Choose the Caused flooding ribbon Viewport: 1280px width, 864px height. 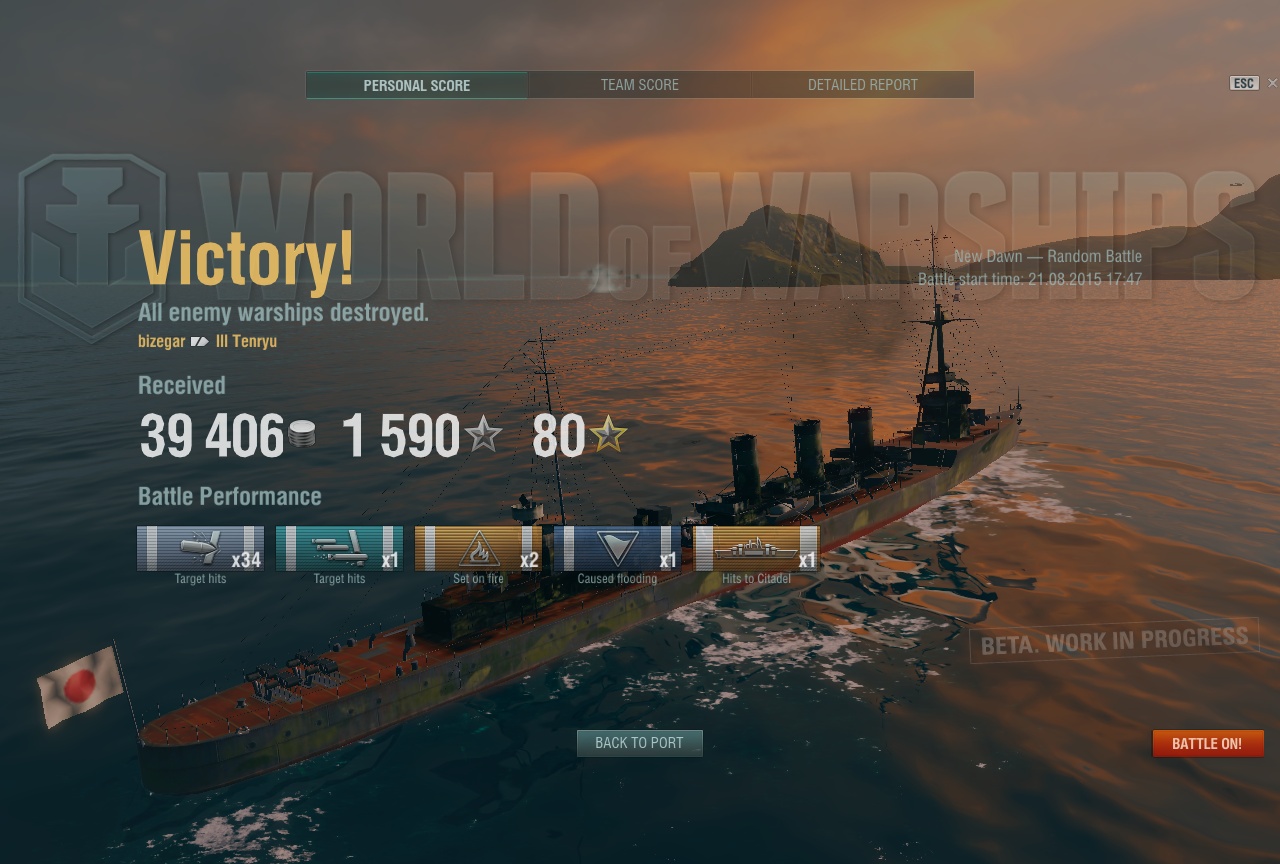(x=617, y=549)
